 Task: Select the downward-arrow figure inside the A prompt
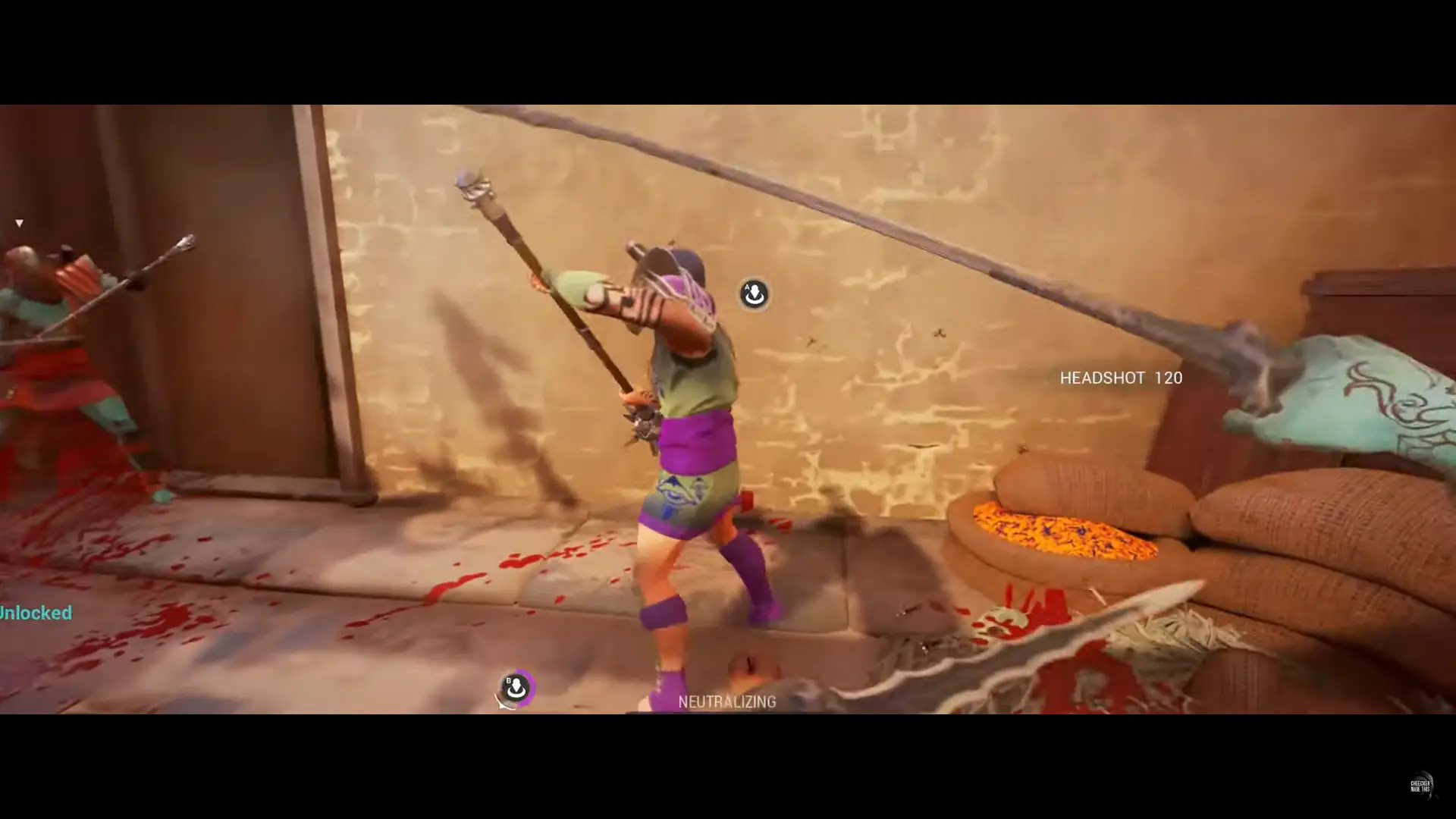755,292
